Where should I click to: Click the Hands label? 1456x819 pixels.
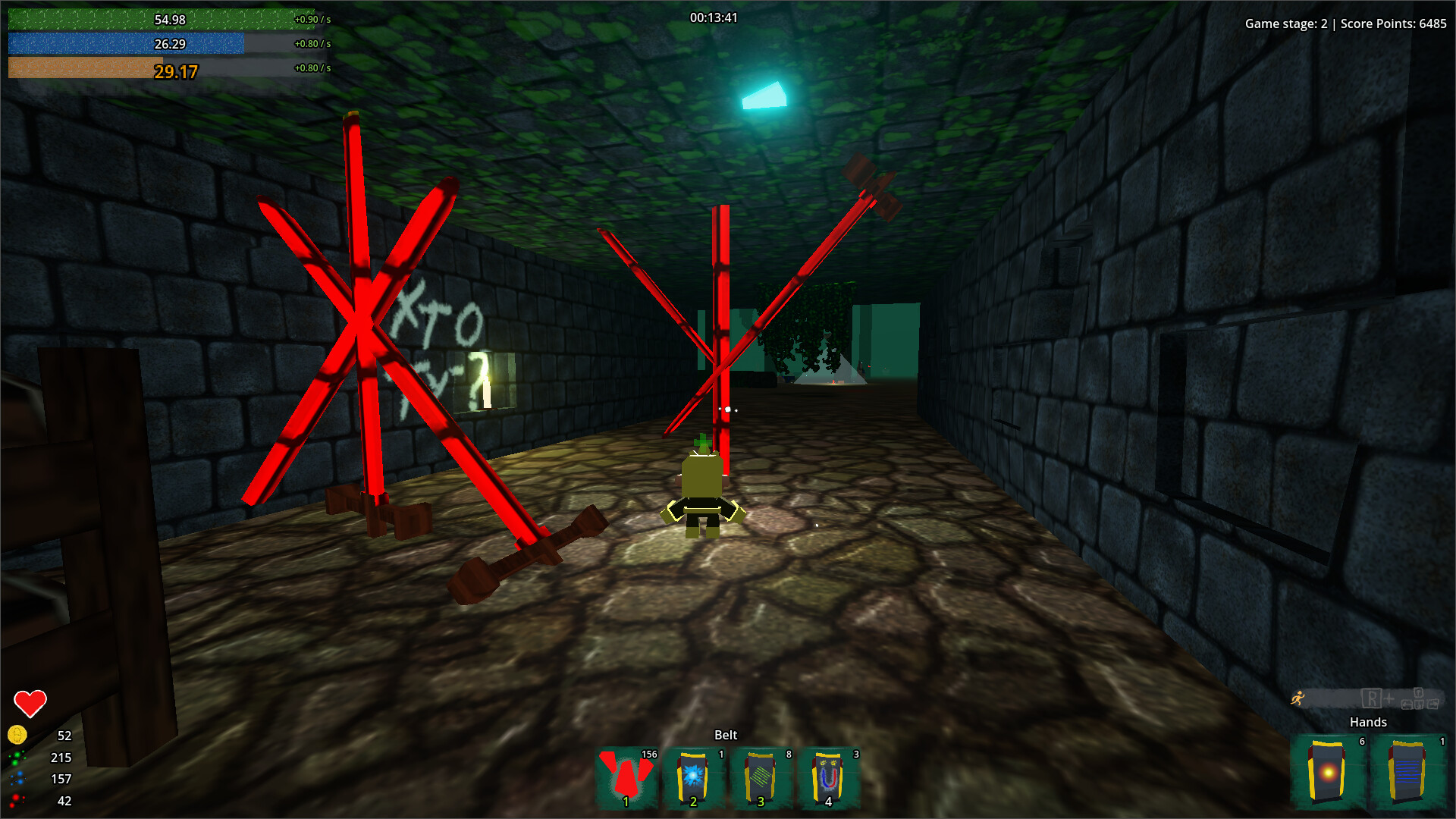[x=1368, y=722]
